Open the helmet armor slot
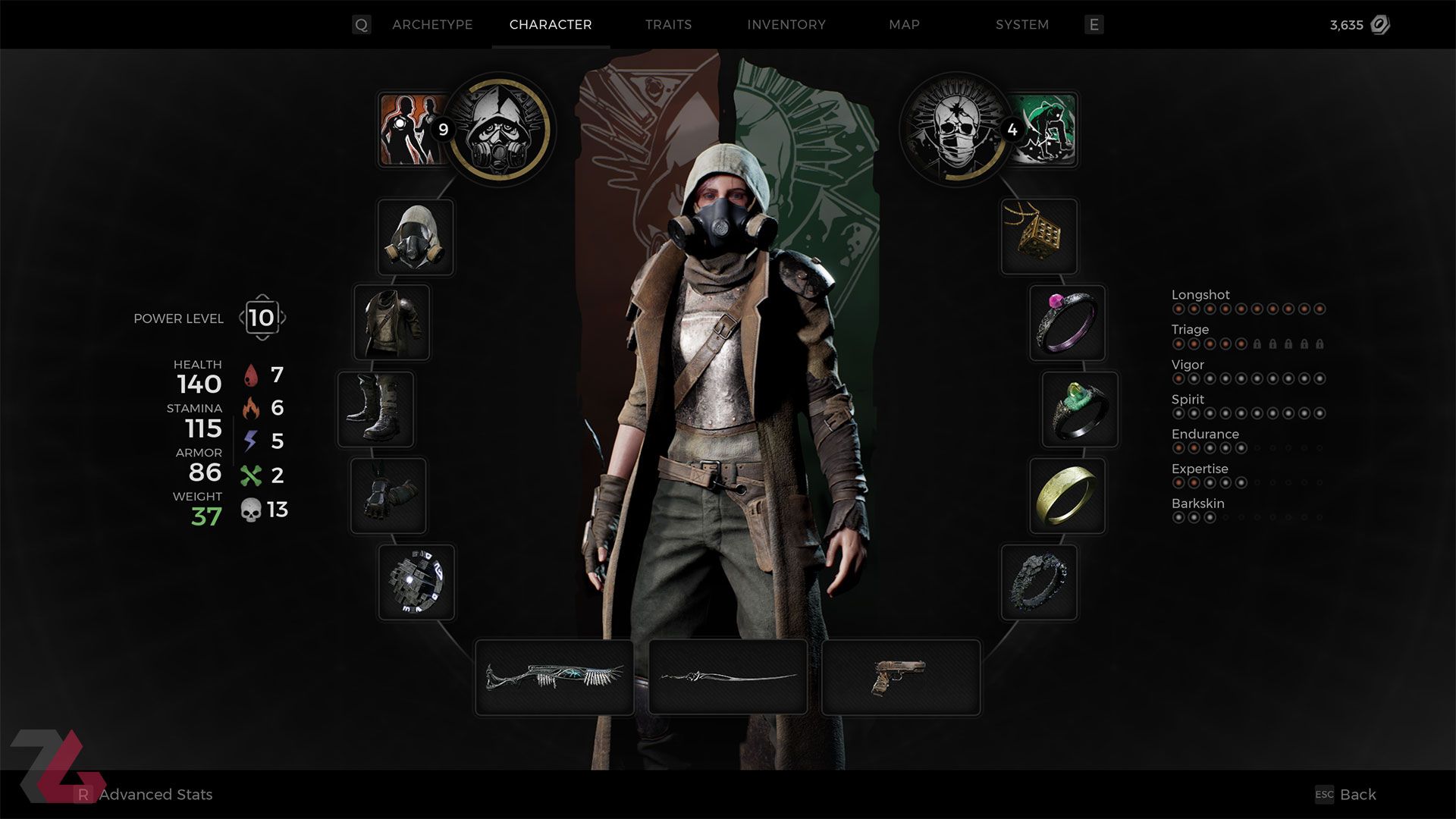Viewport: 1456px width, 819px height. 415,237
